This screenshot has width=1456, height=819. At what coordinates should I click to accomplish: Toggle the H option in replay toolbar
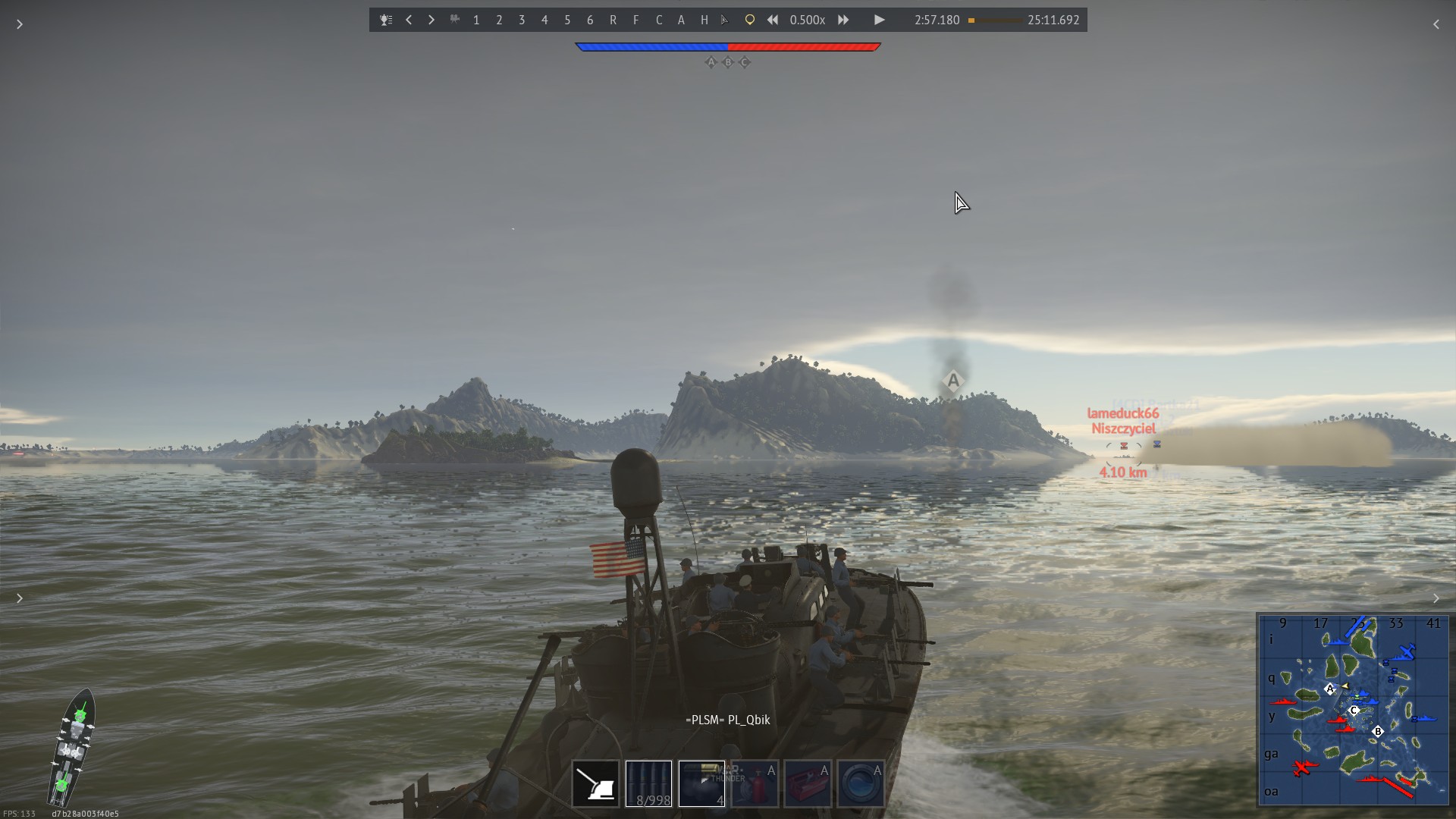pos(704,20)
